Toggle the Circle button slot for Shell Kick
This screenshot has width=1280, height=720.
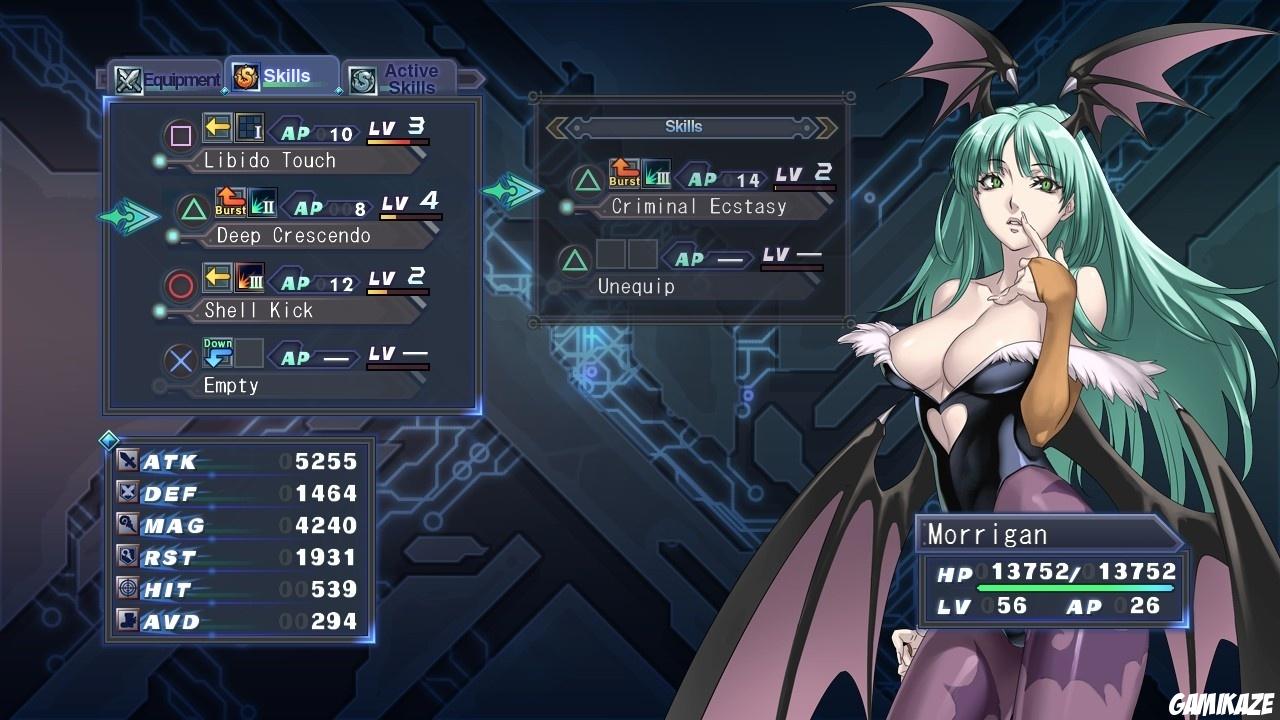179,280
